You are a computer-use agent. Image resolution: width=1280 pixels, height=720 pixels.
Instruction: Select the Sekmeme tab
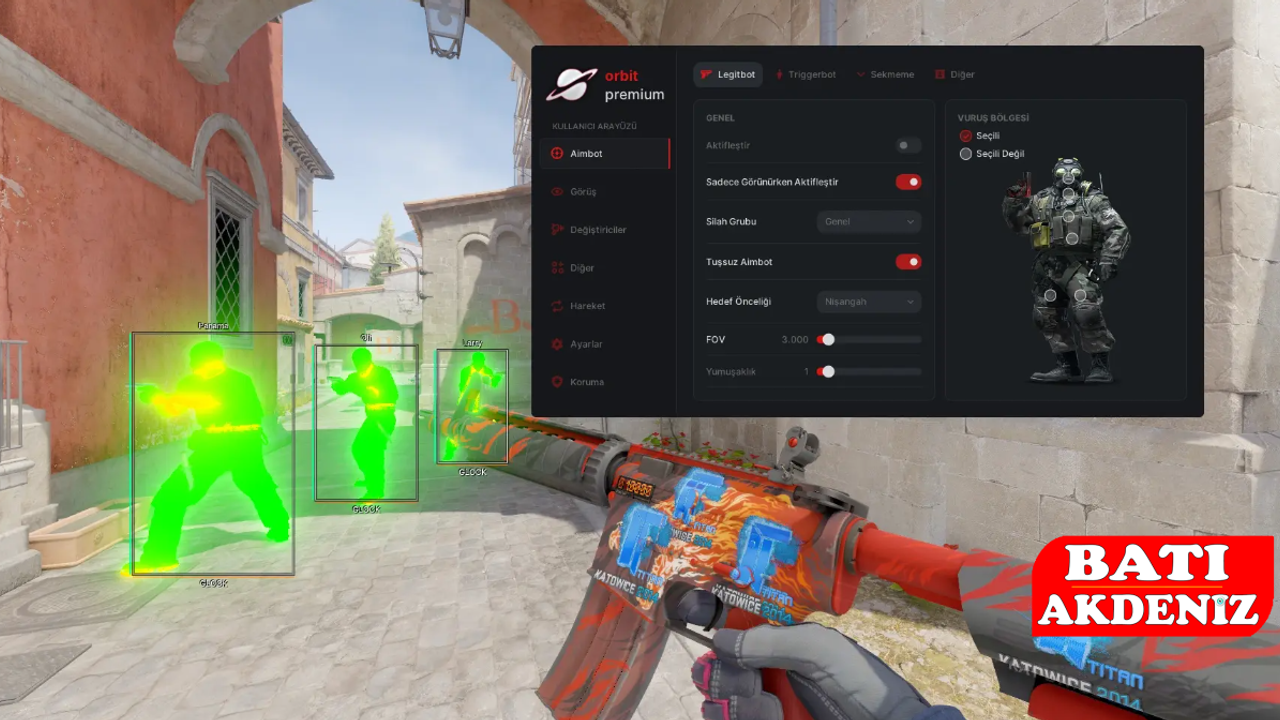(x=885, y=75)
